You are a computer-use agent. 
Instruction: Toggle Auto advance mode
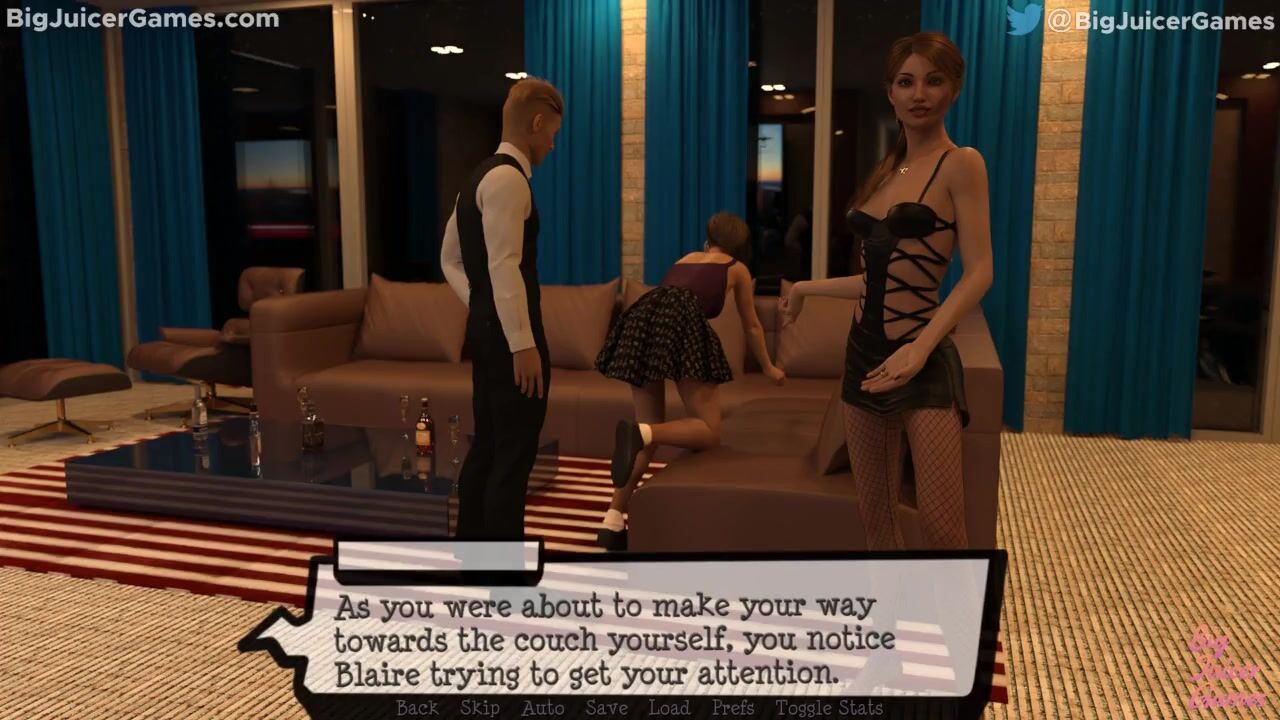click(x=543, y=708)
